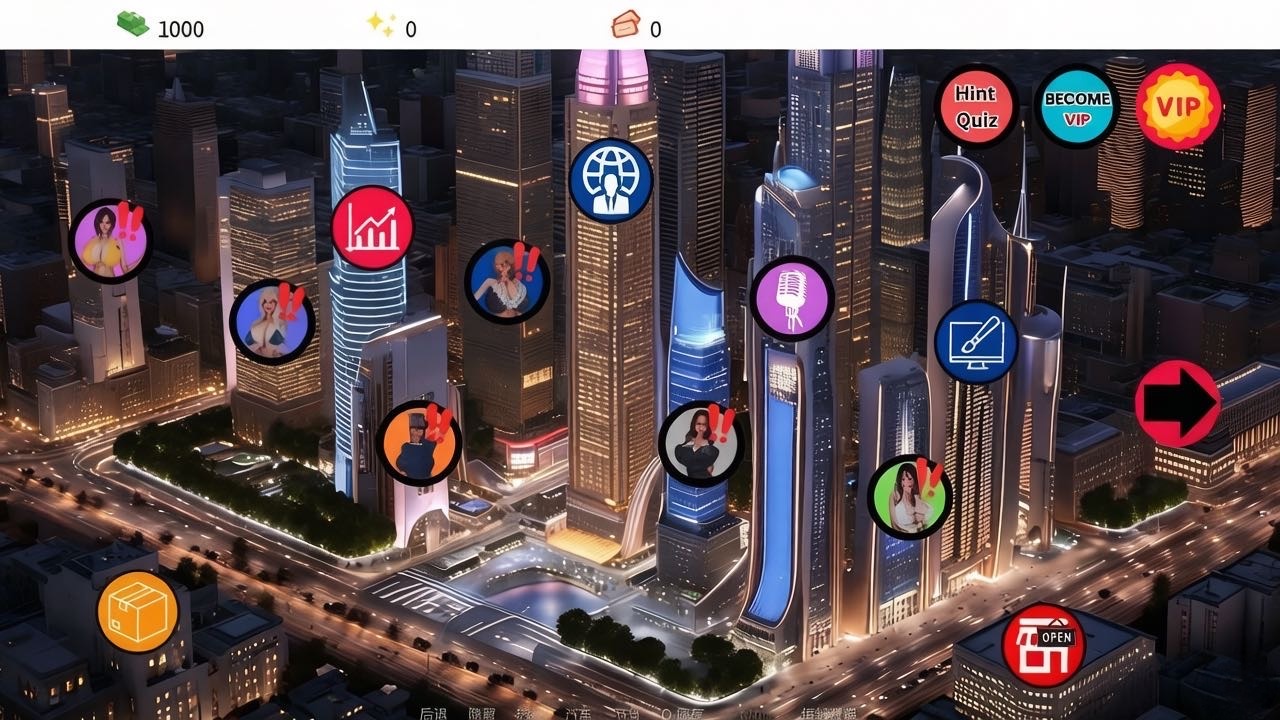The width and height of the screenshot is (1280, 720).
Task: Select the purple microphone icon
Action: [x=792, y=298]
